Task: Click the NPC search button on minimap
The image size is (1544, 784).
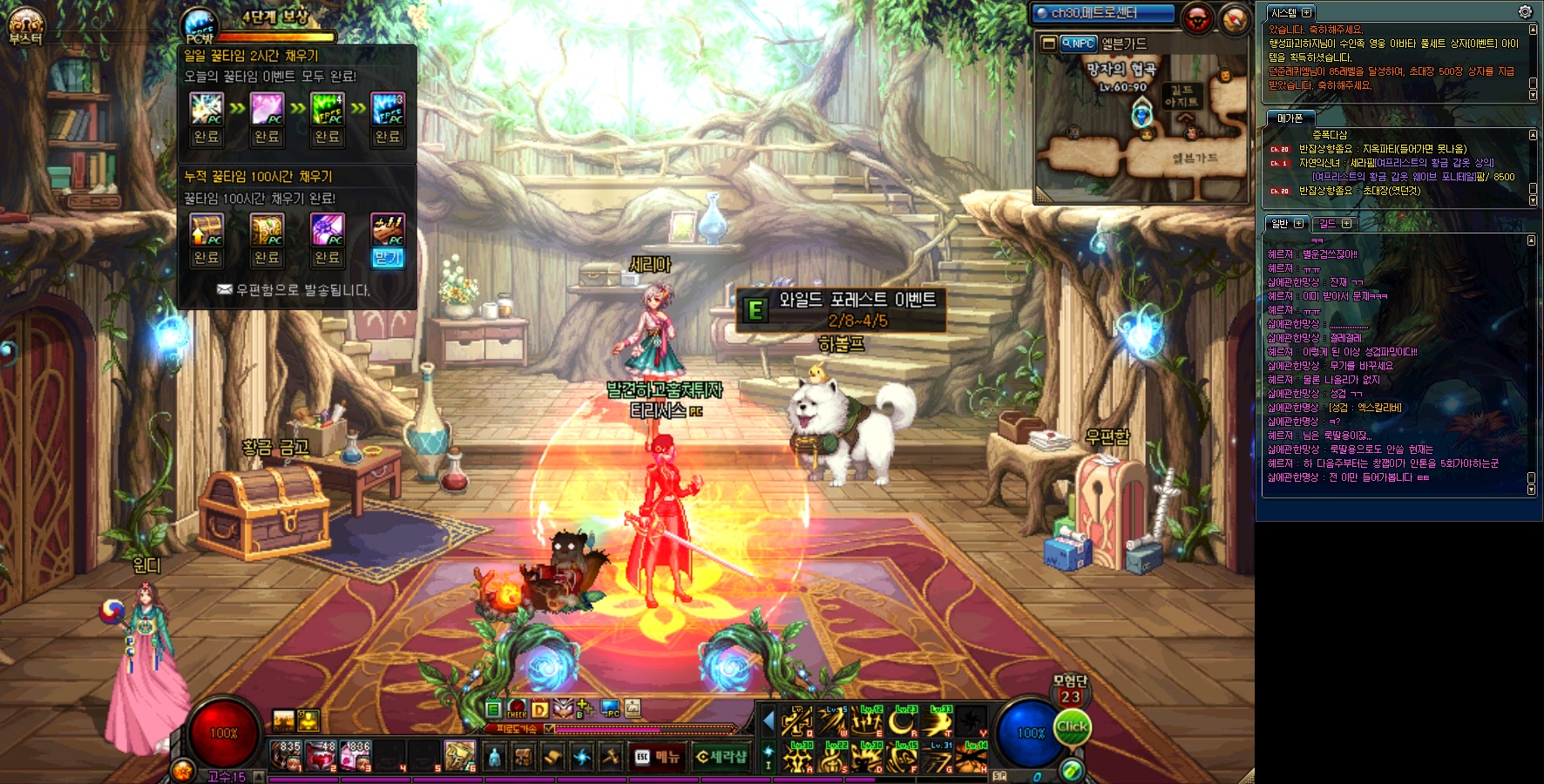Action: tap(1079, 44)
